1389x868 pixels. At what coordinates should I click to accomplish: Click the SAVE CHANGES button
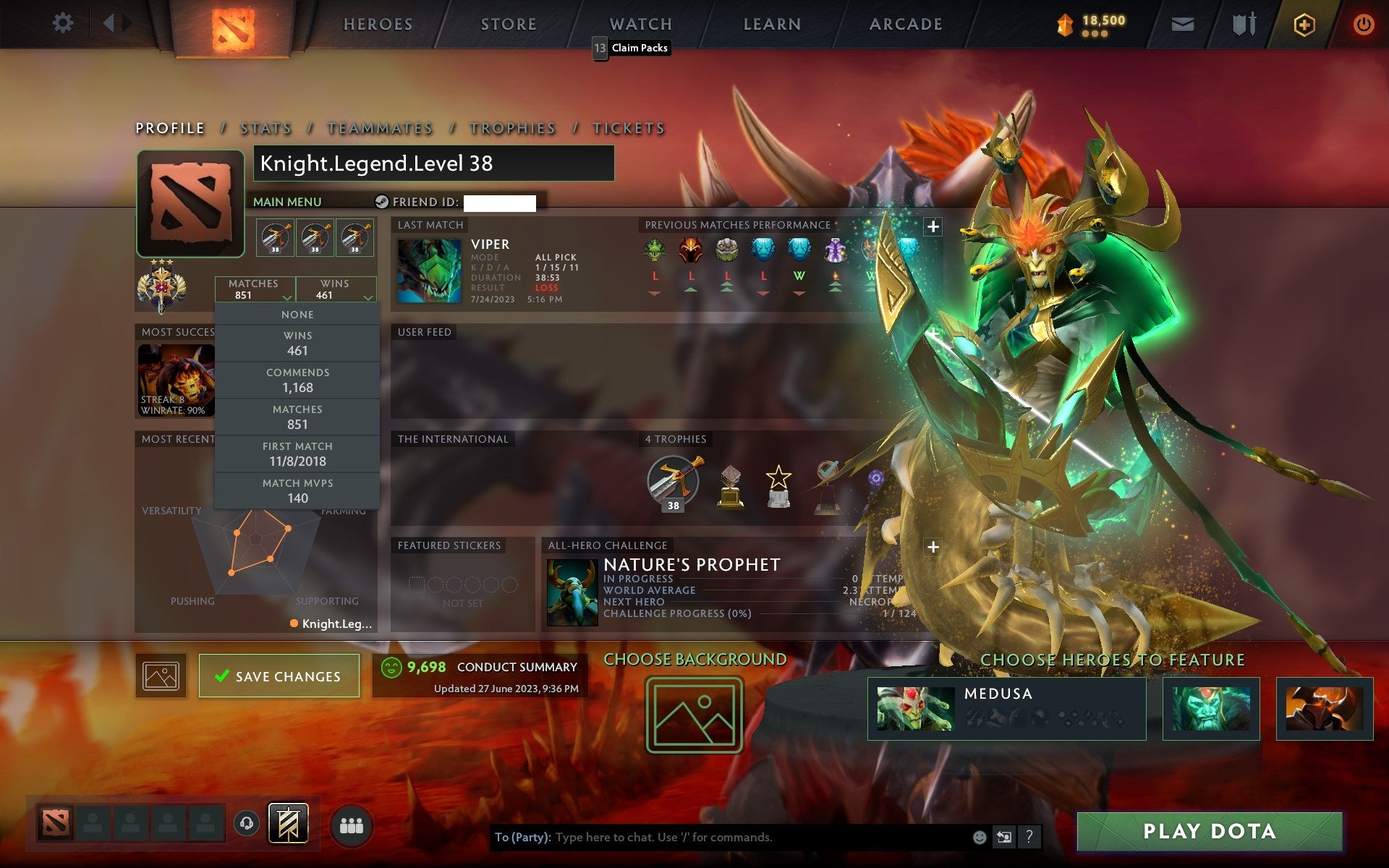(279, 676)
